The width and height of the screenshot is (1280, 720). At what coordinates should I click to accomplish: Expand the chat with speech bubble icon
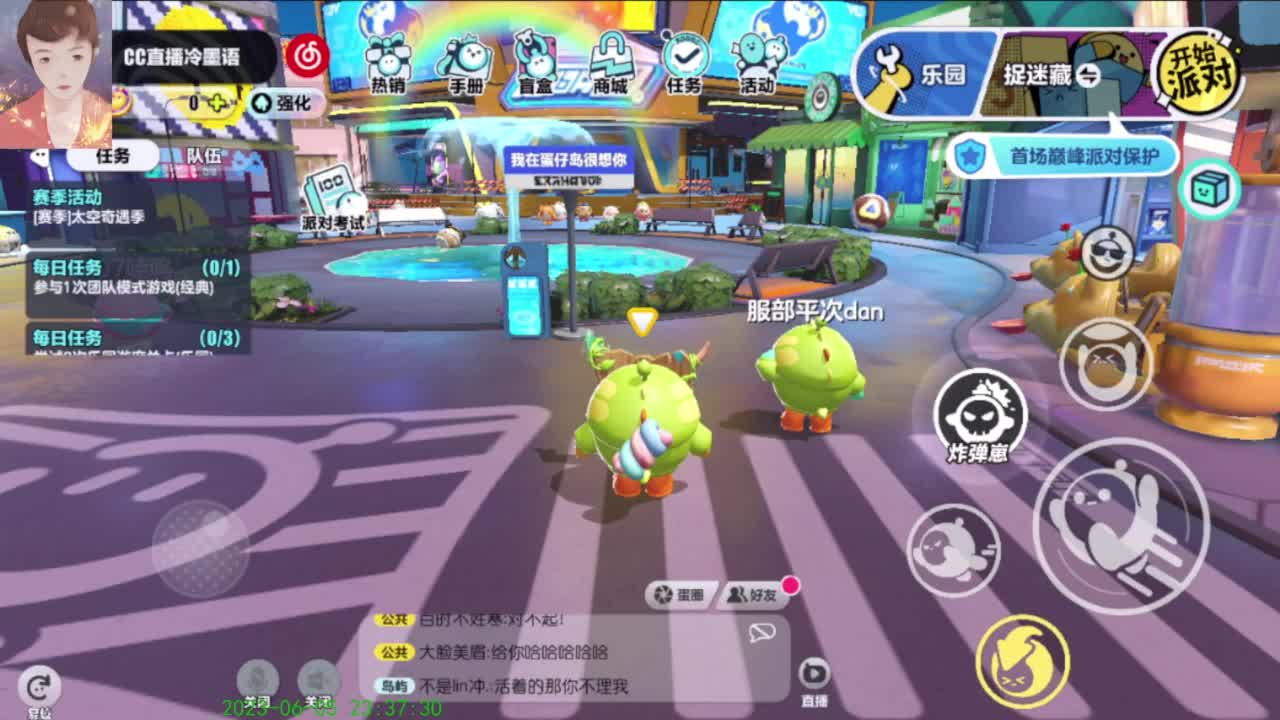click(x=764, y=633)
